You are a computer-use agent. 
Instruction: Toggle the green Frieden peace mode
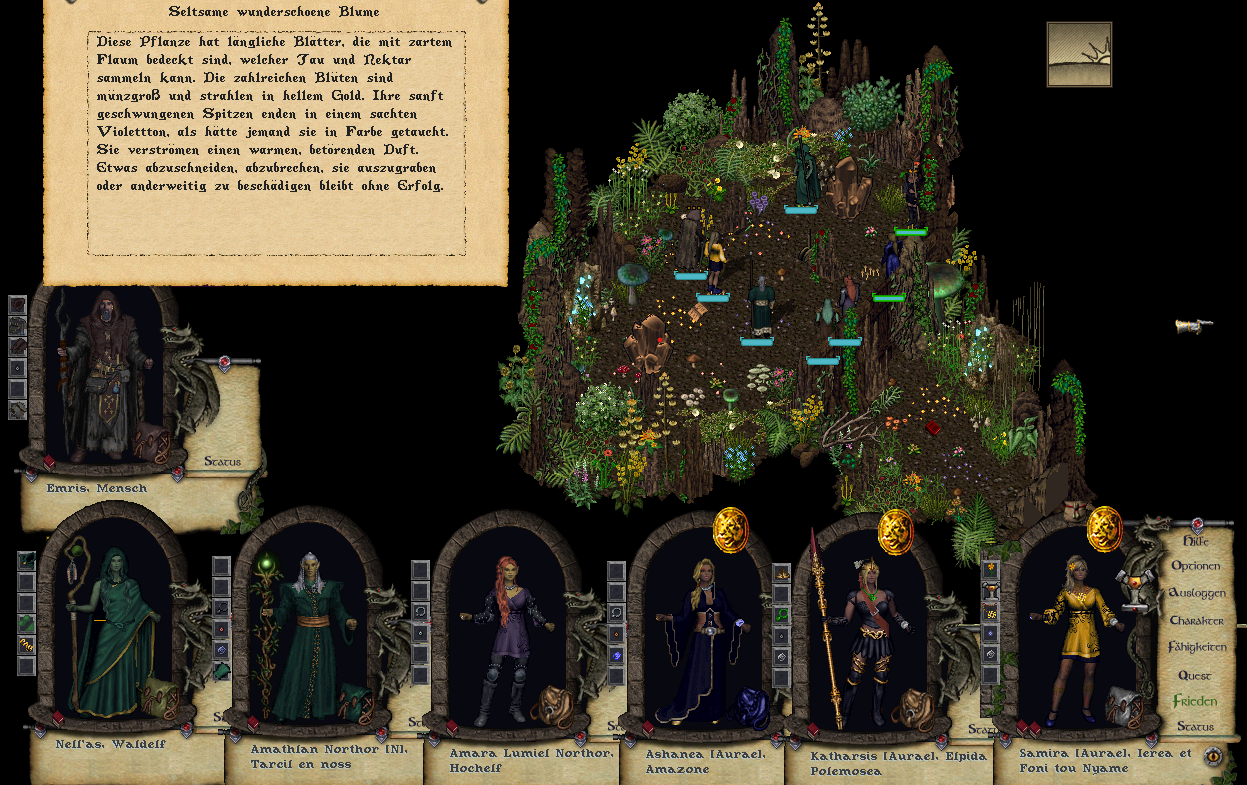click(x=1195, y=701)
